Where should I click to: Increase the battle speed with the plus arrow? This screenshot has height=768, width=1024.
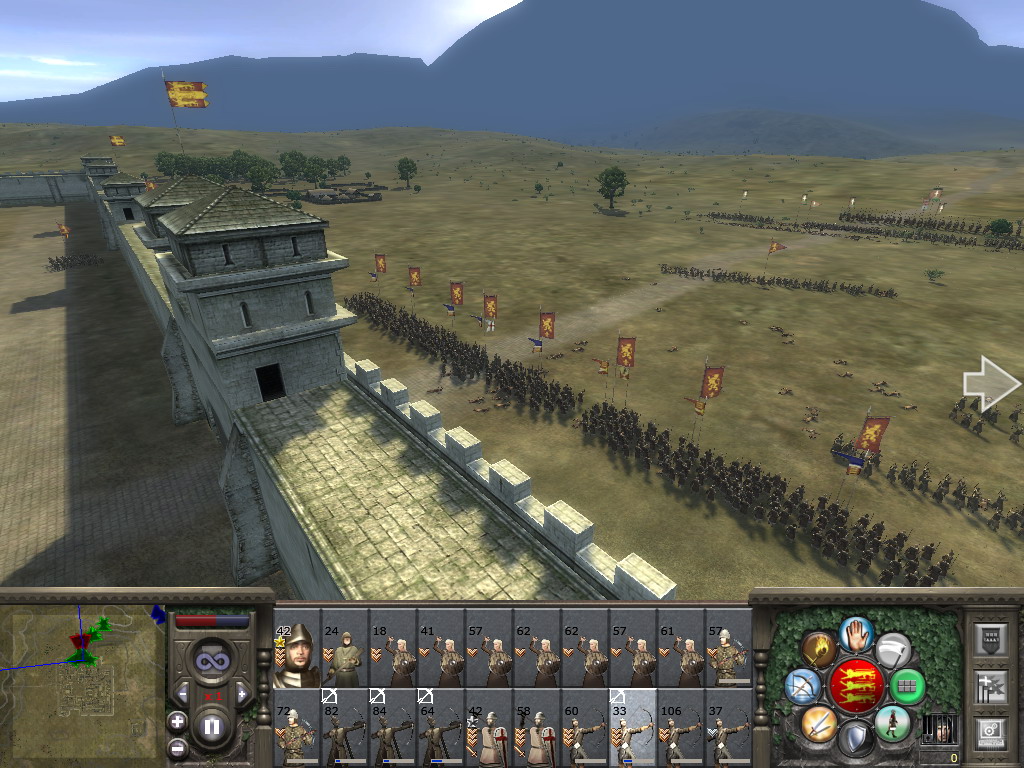(x=241, y=693)
